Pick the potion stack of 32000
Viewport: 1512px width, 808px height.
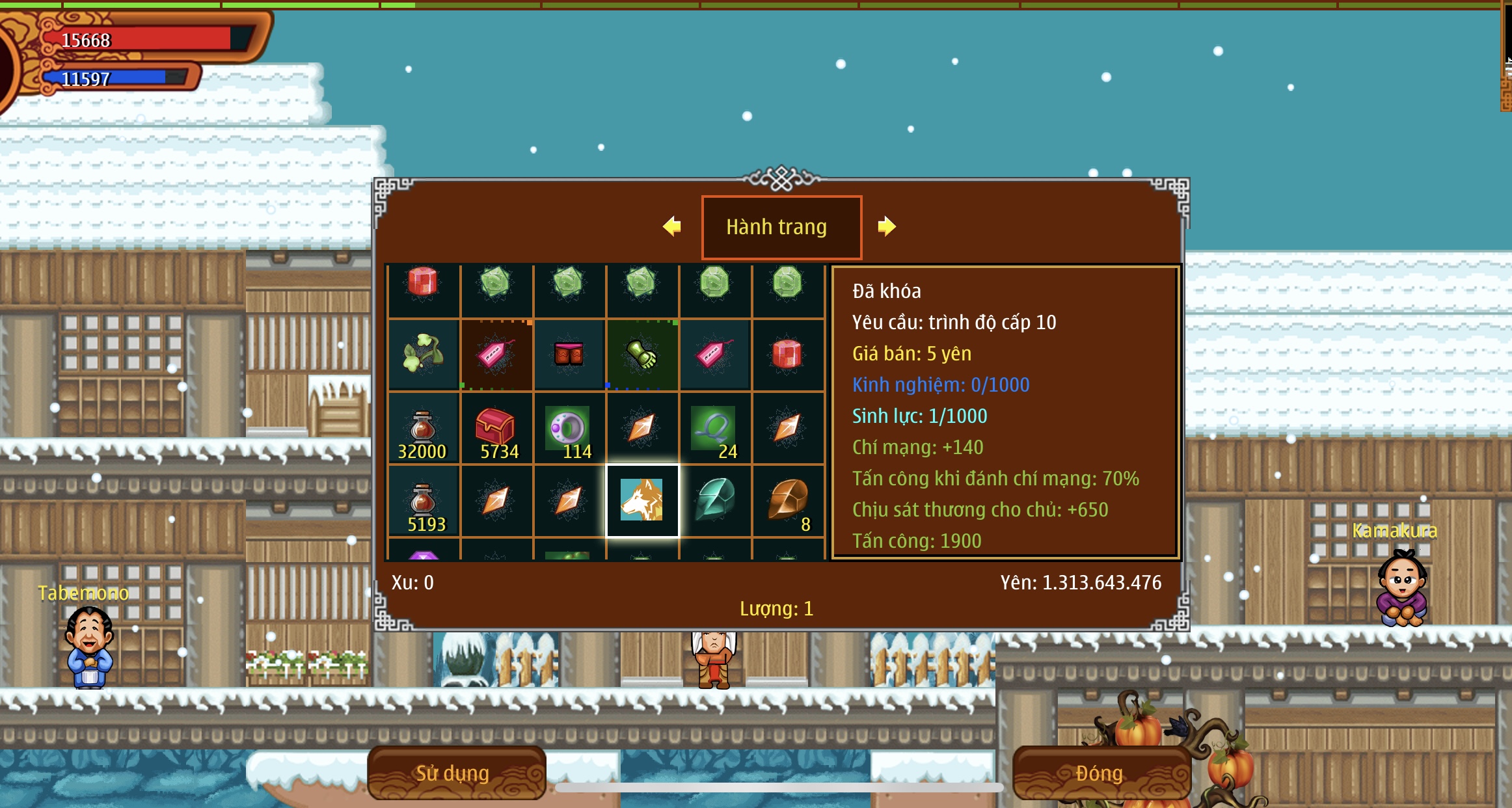coord(424,428)
